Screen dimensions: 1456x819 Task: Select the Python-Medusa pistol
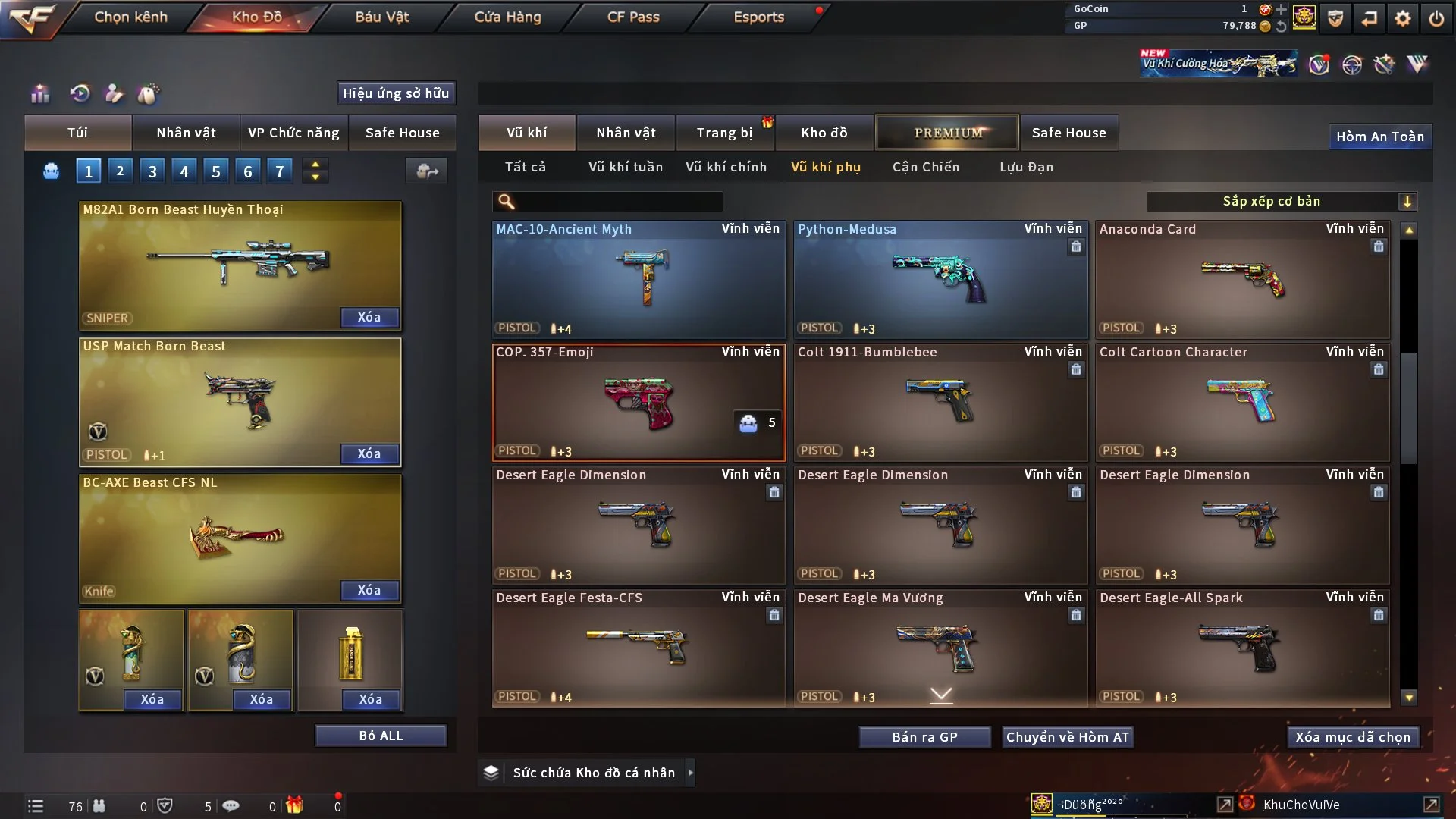coord(940,279)
